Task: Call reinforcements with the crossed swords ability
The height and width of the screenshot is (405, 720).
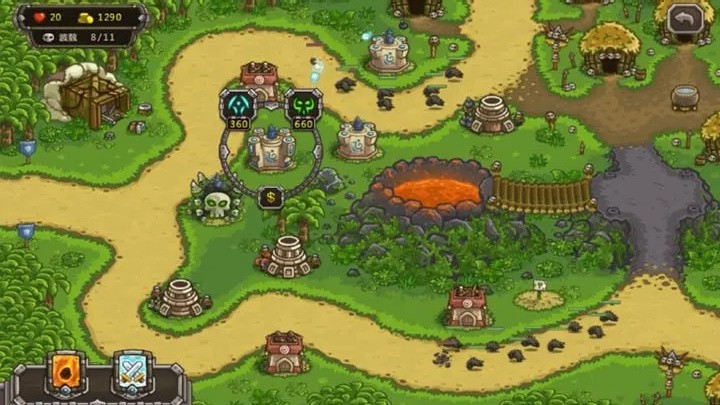Action: (132, 373)
